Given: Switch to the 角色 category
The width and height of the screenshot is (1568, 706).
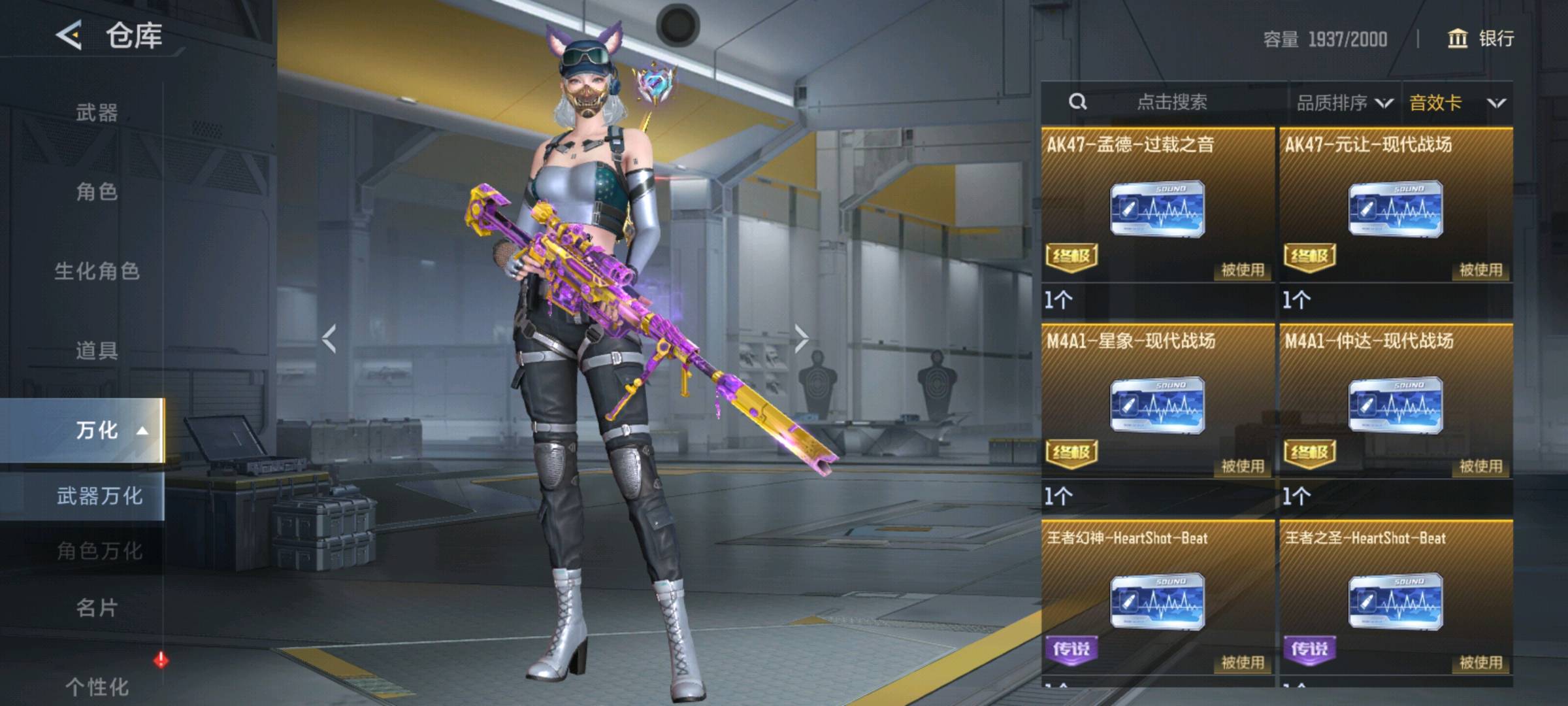Looking at the screenshot, I should [x=97, y=192].
